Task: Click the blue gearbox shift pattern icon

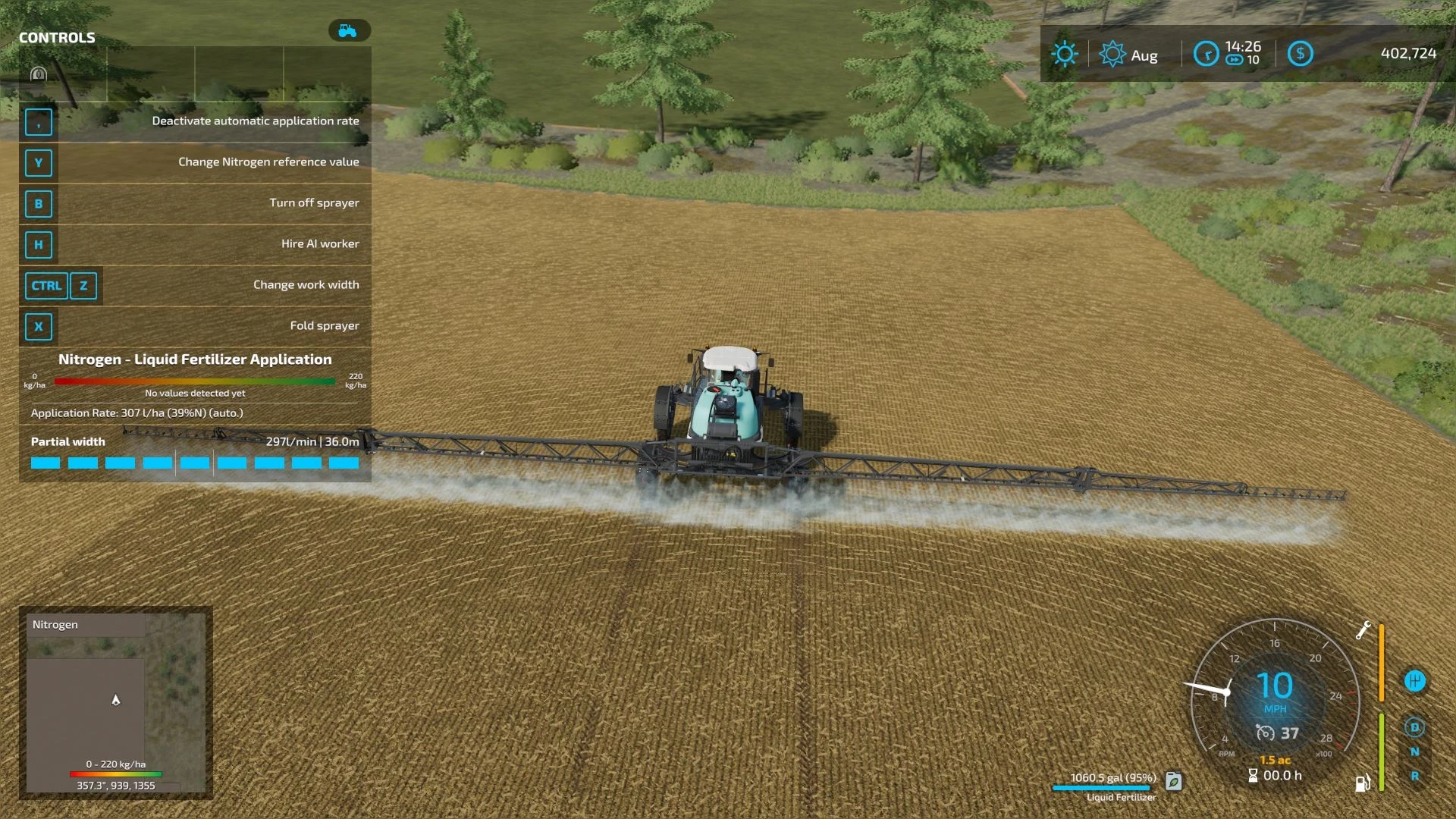Action: point(1415,680)
